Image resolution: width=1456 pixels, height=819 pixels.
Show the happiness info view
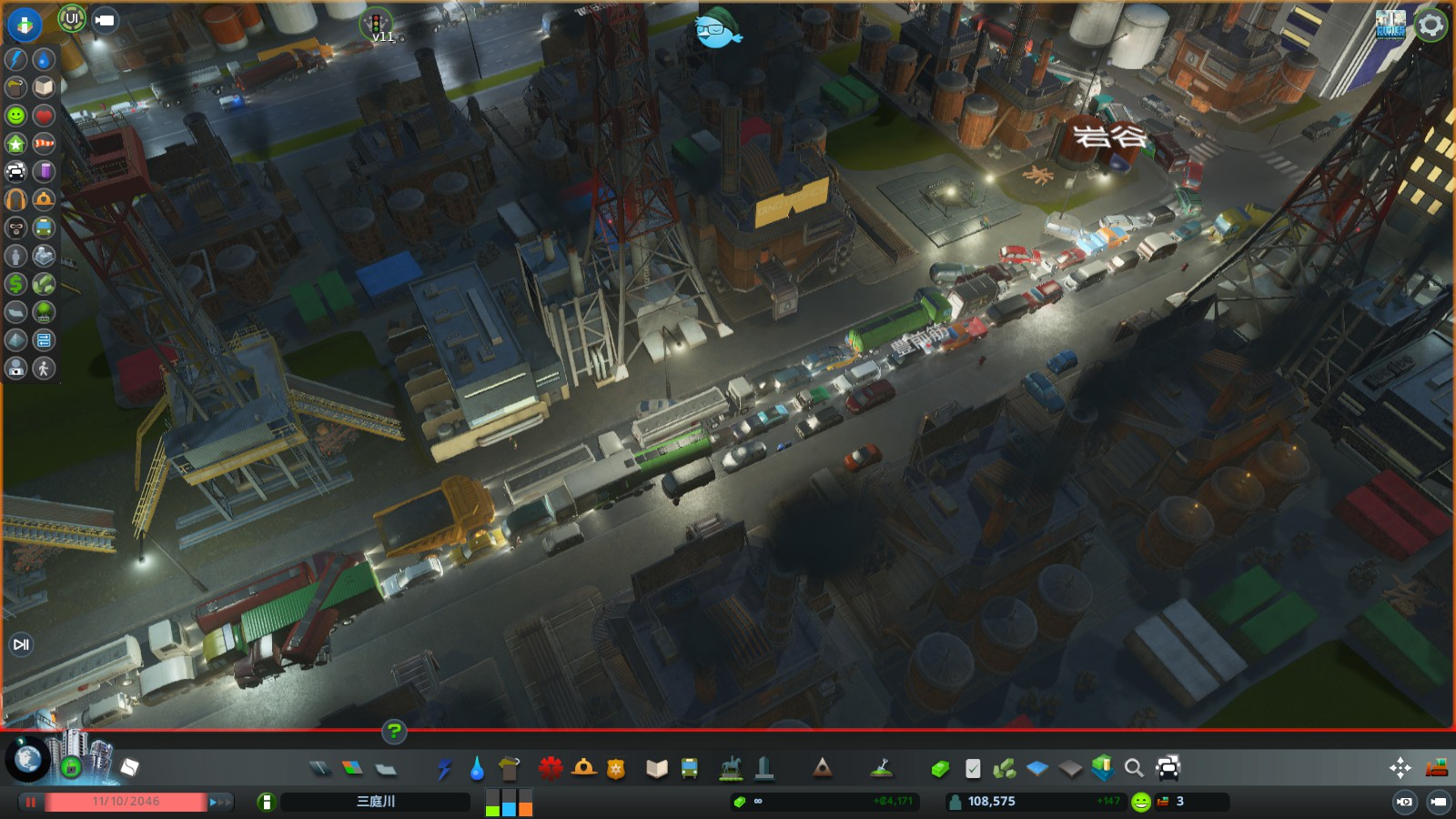point(15,116)
